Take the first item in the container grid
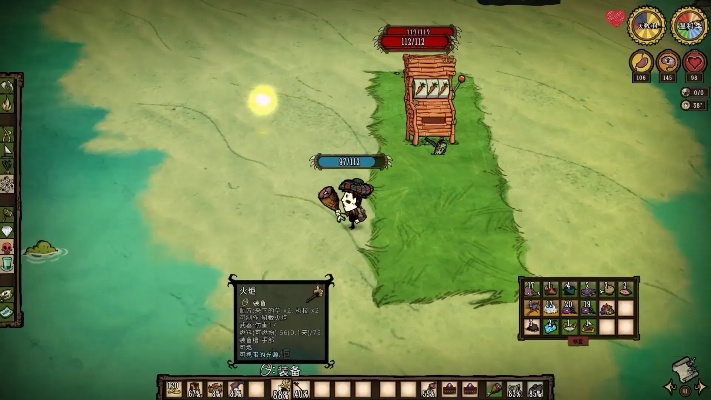The width and height of the screenshot is (711, 400). pos(531,289)
